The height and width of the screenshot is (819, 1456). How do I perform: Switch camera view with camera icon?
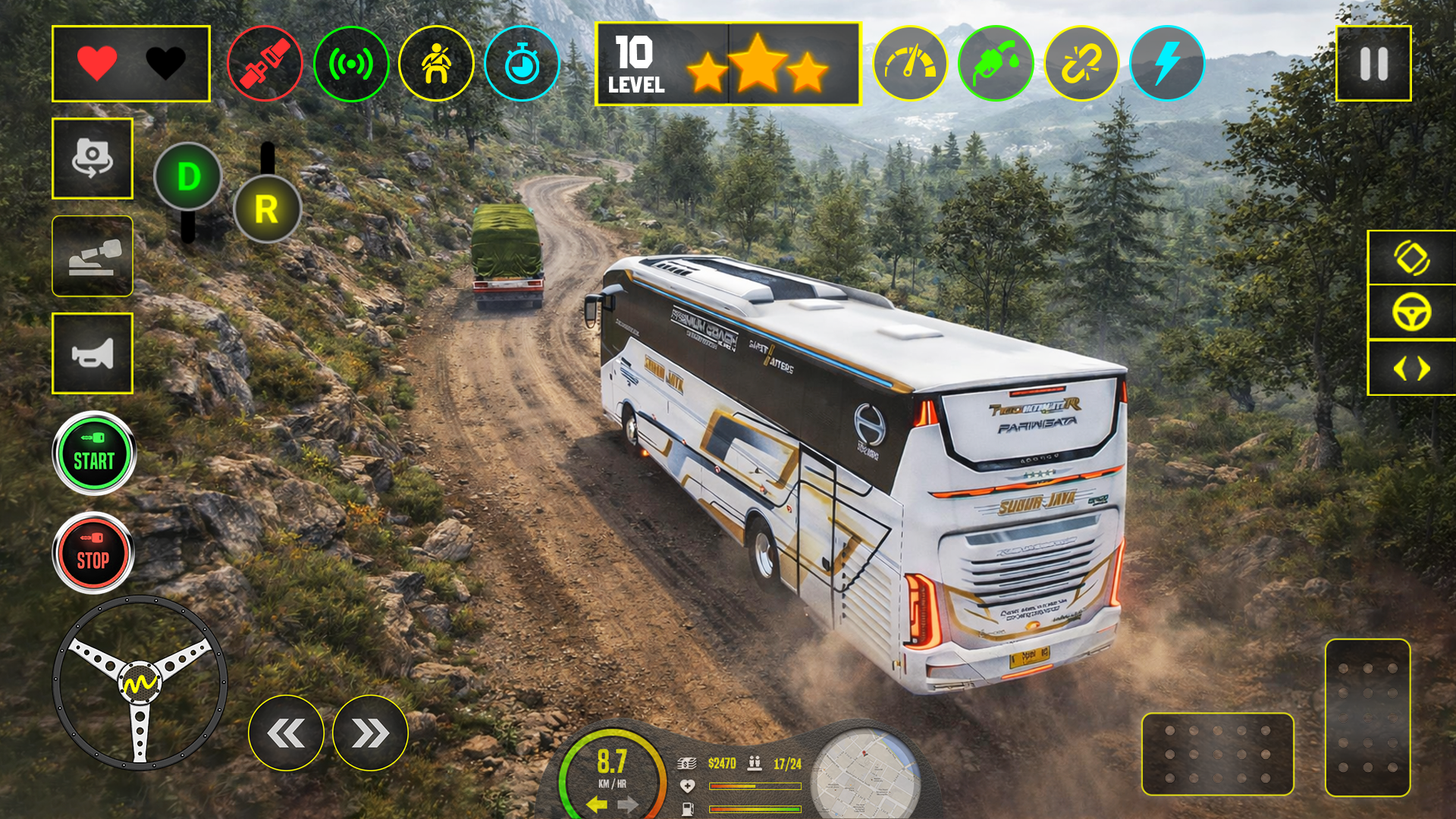92,158
